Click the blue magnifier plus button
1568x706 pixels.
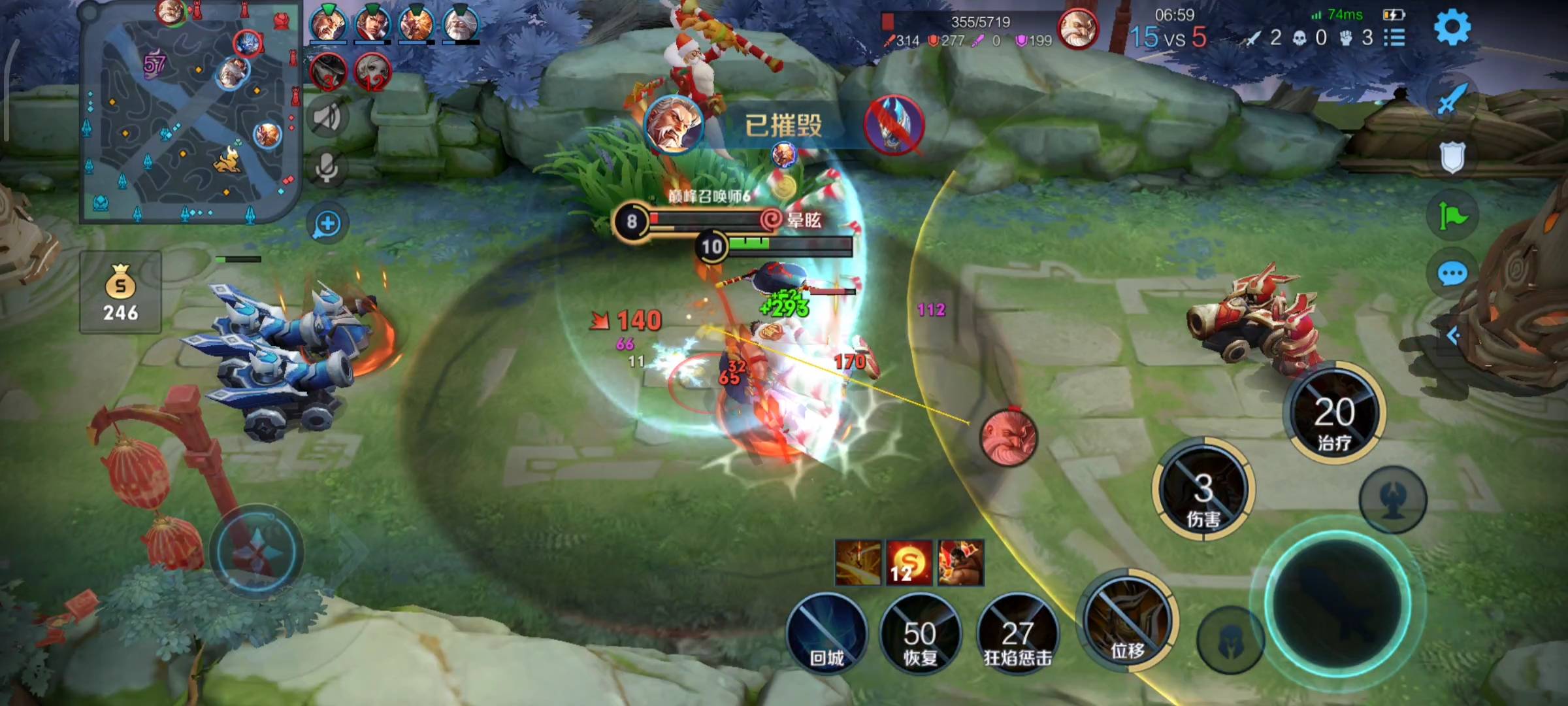click(327, 224)
